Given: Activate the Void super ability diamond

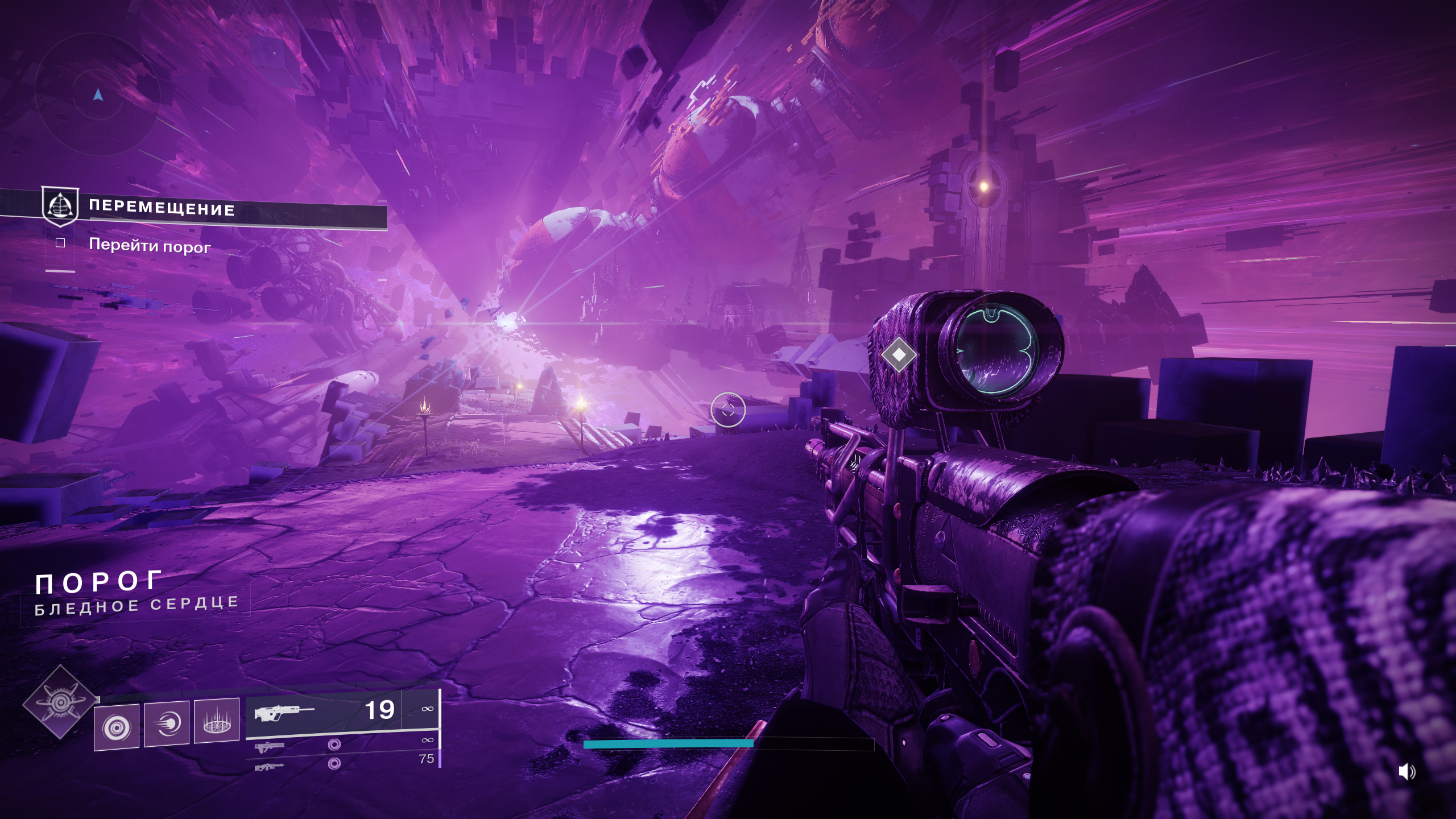Looking at the screenshot, I should click(x=60, y=703).
